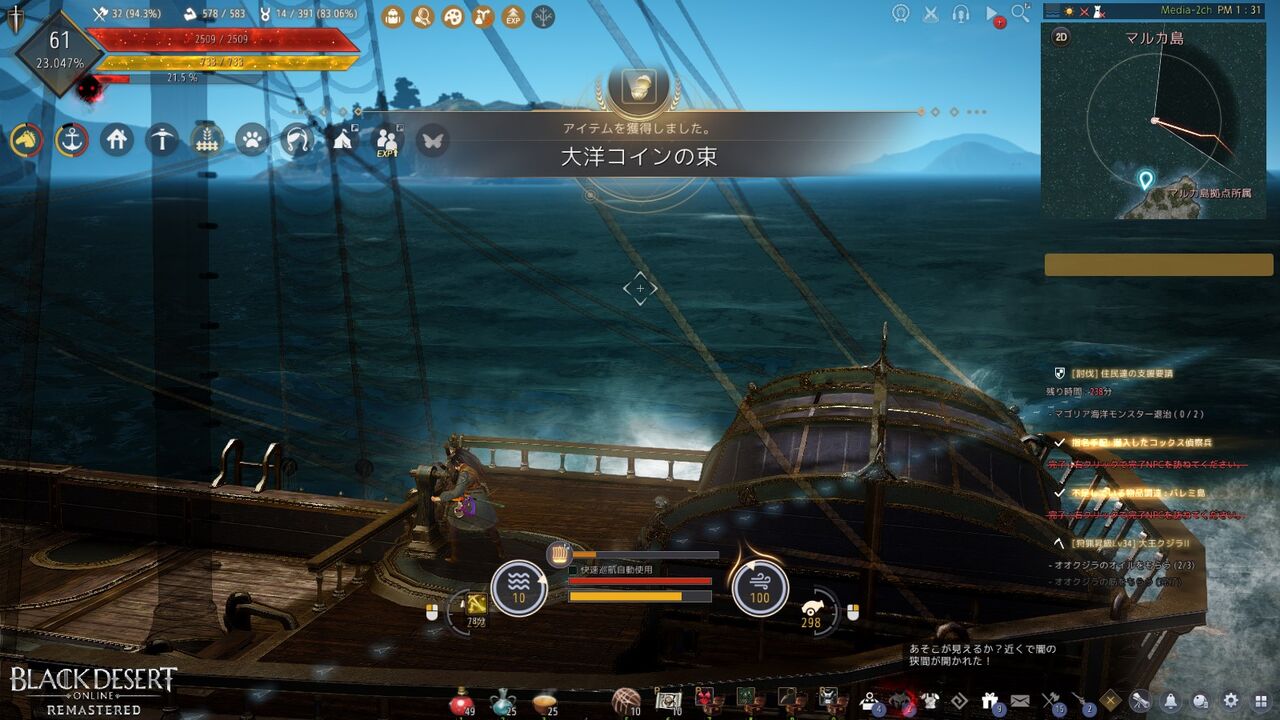Open the dye palette icon

point(453,13)
